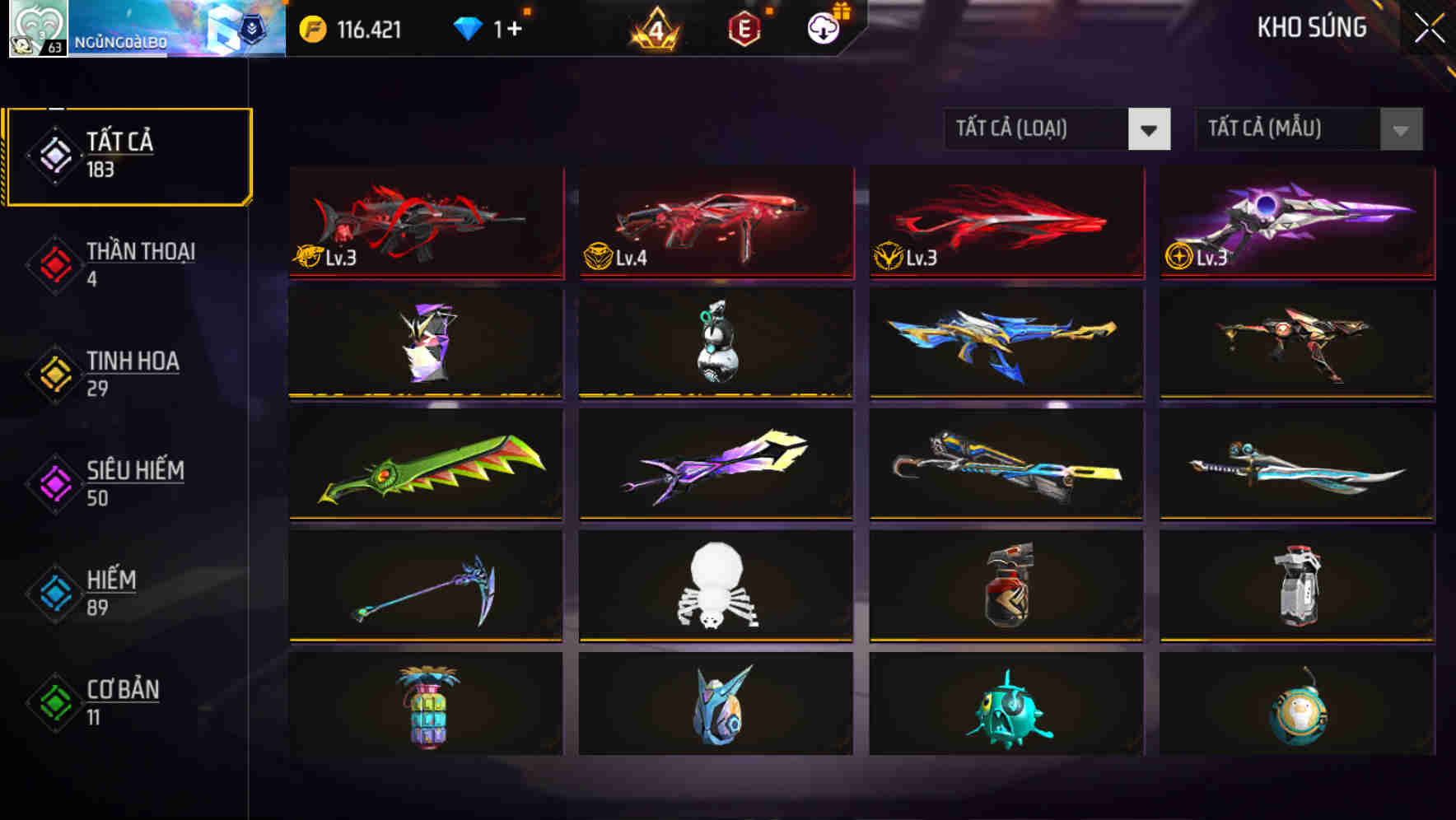Click the cloud download gift icon

click(x=822, y=27)
